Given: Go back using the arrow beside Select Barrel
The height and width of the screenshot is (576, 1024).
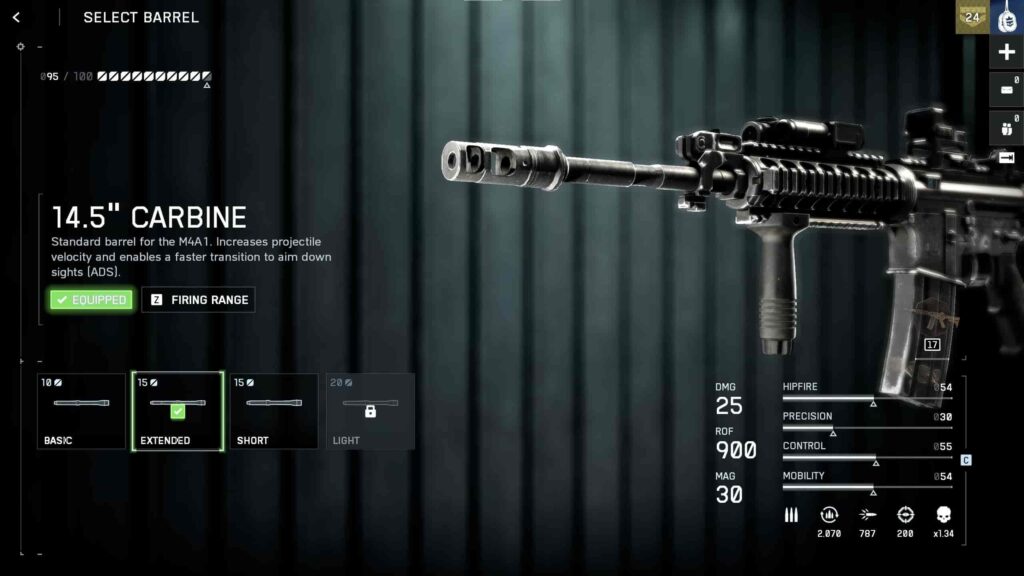Looking at the screenshot, I should point(16,17).
